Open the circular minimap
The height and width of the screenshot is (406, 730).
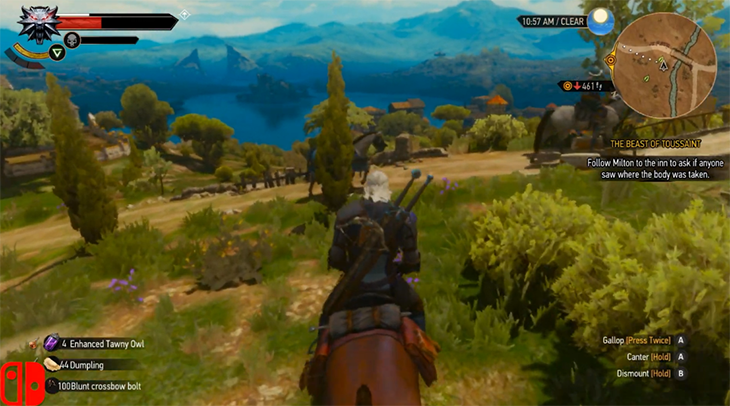point(664,58)
